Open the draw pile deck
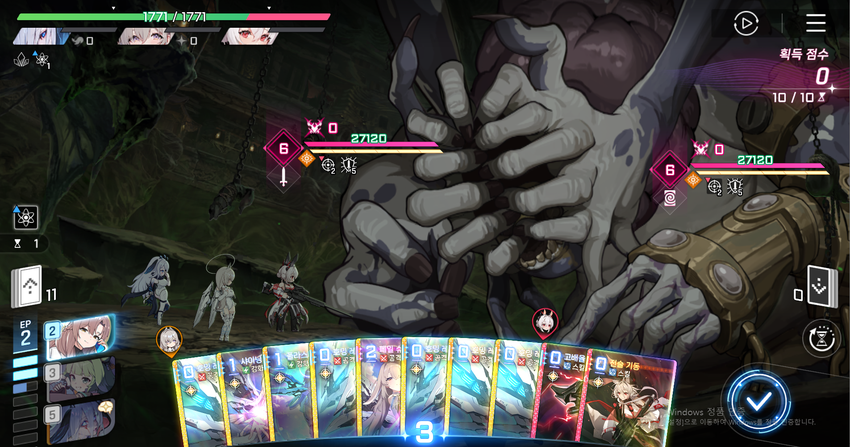This screenshot has height=447, width=850. [27, 286]
